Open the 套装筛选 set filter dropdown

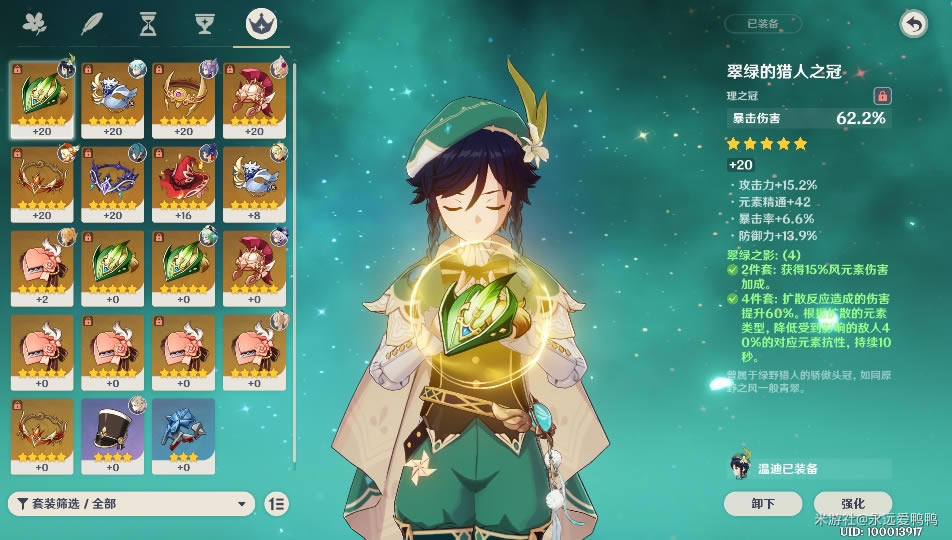click(x=131, y=504)
